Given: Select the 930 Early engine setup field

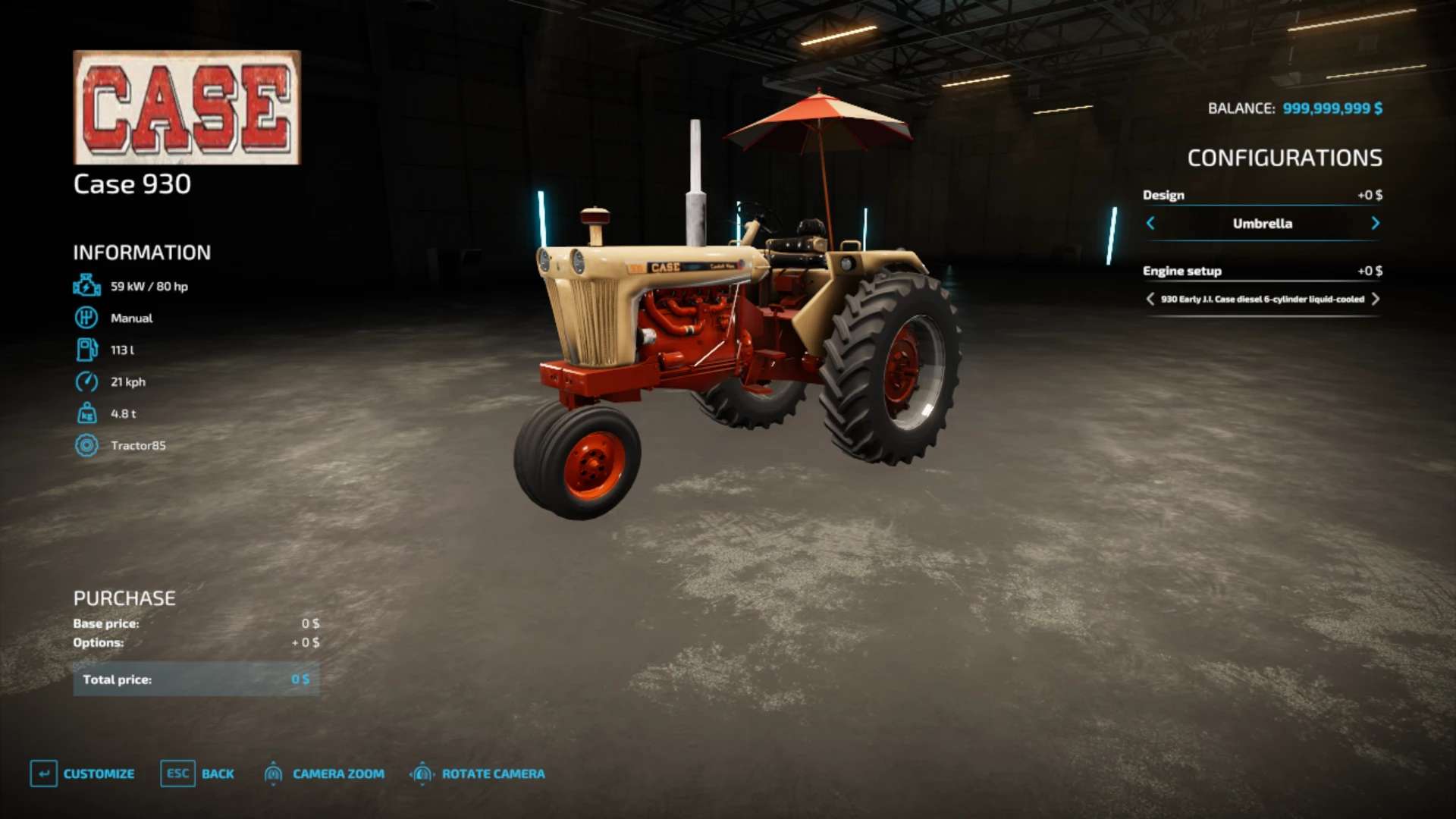Looking at the screenshot, I should (1262, 299).
